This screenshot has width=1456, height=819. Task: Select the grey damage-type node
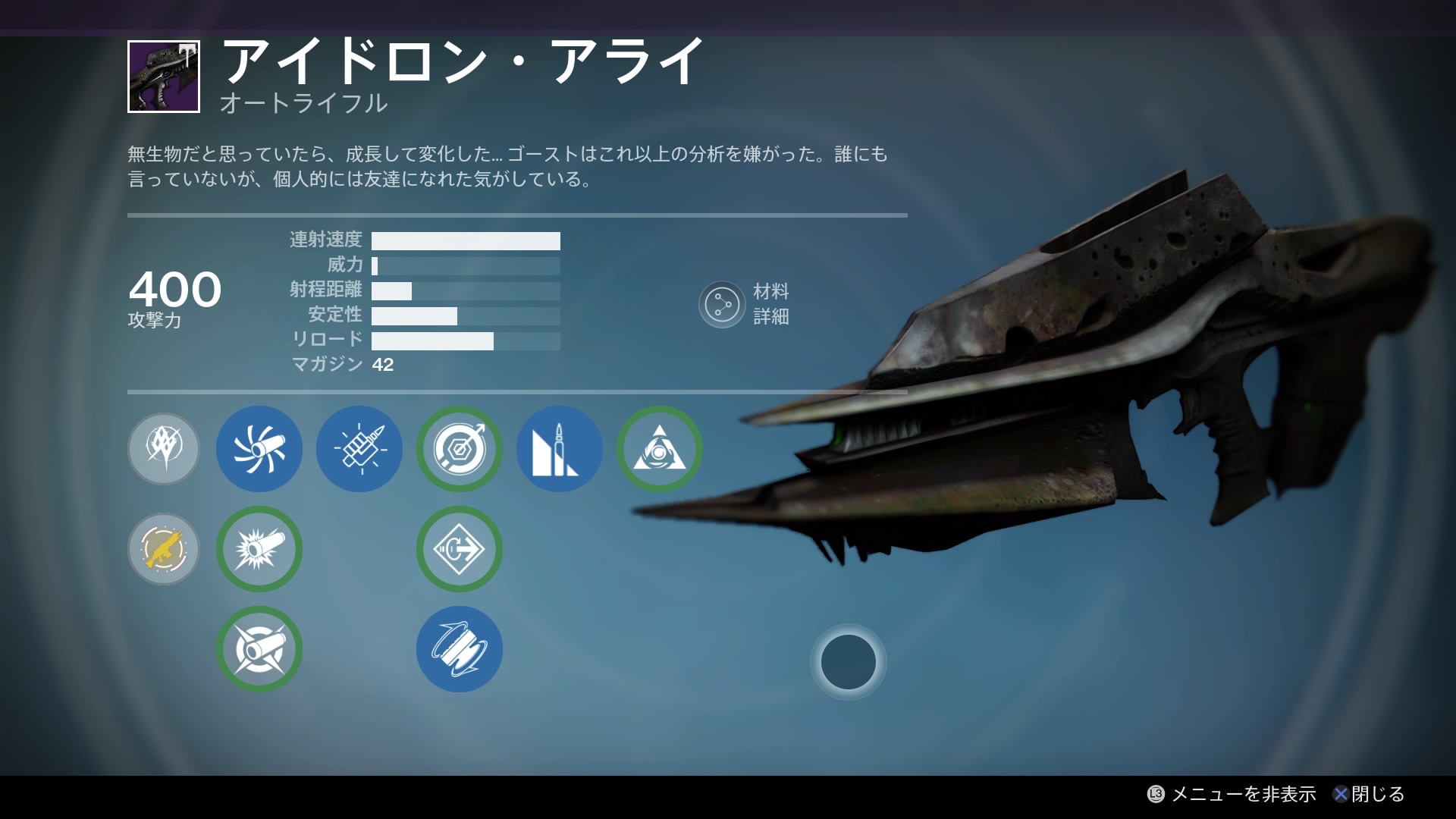pyautogui.click(x=164, y=449)
